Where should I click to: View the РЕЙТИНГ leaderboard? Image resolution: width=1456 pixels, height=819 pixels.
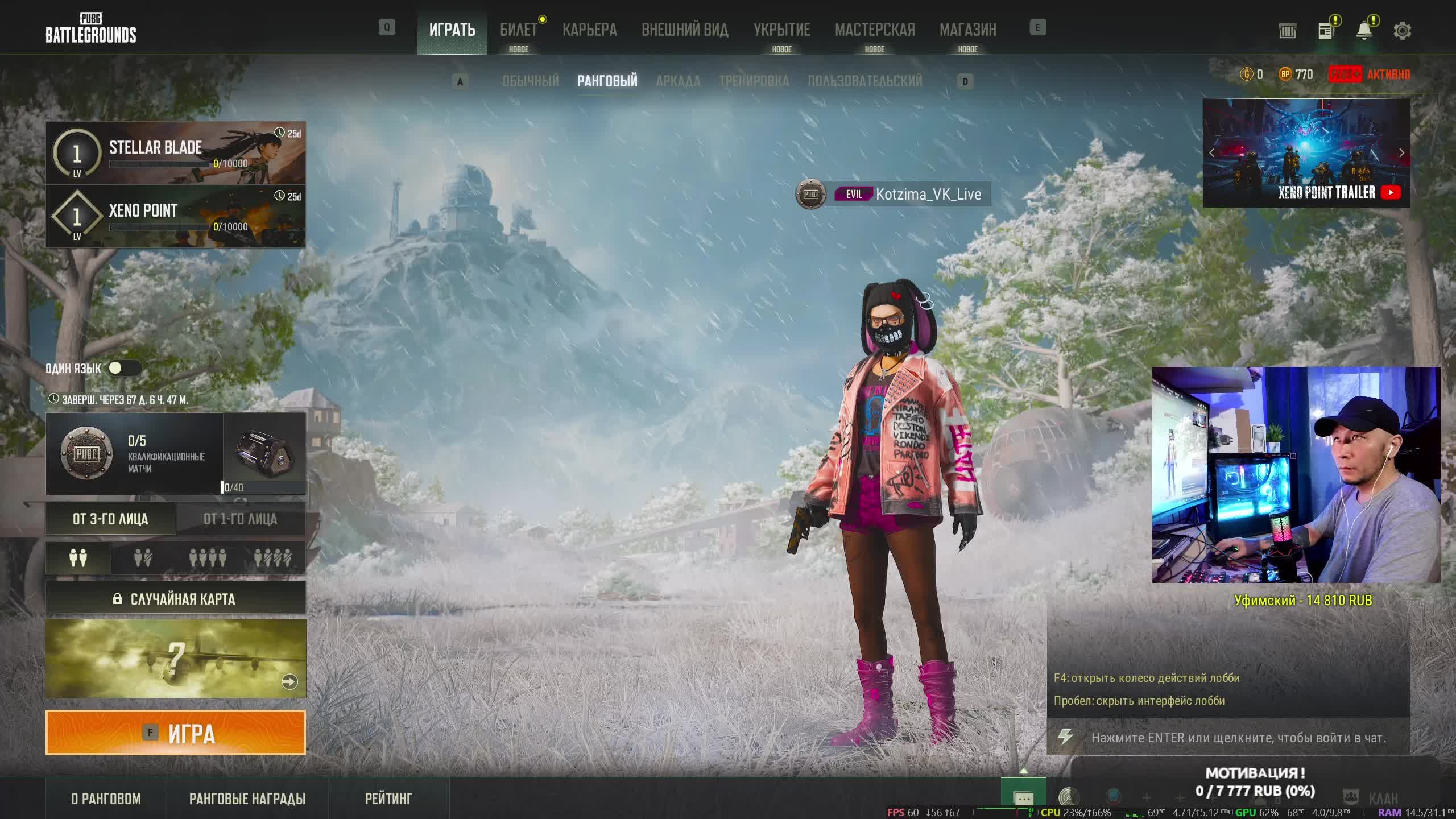(388, 799)
